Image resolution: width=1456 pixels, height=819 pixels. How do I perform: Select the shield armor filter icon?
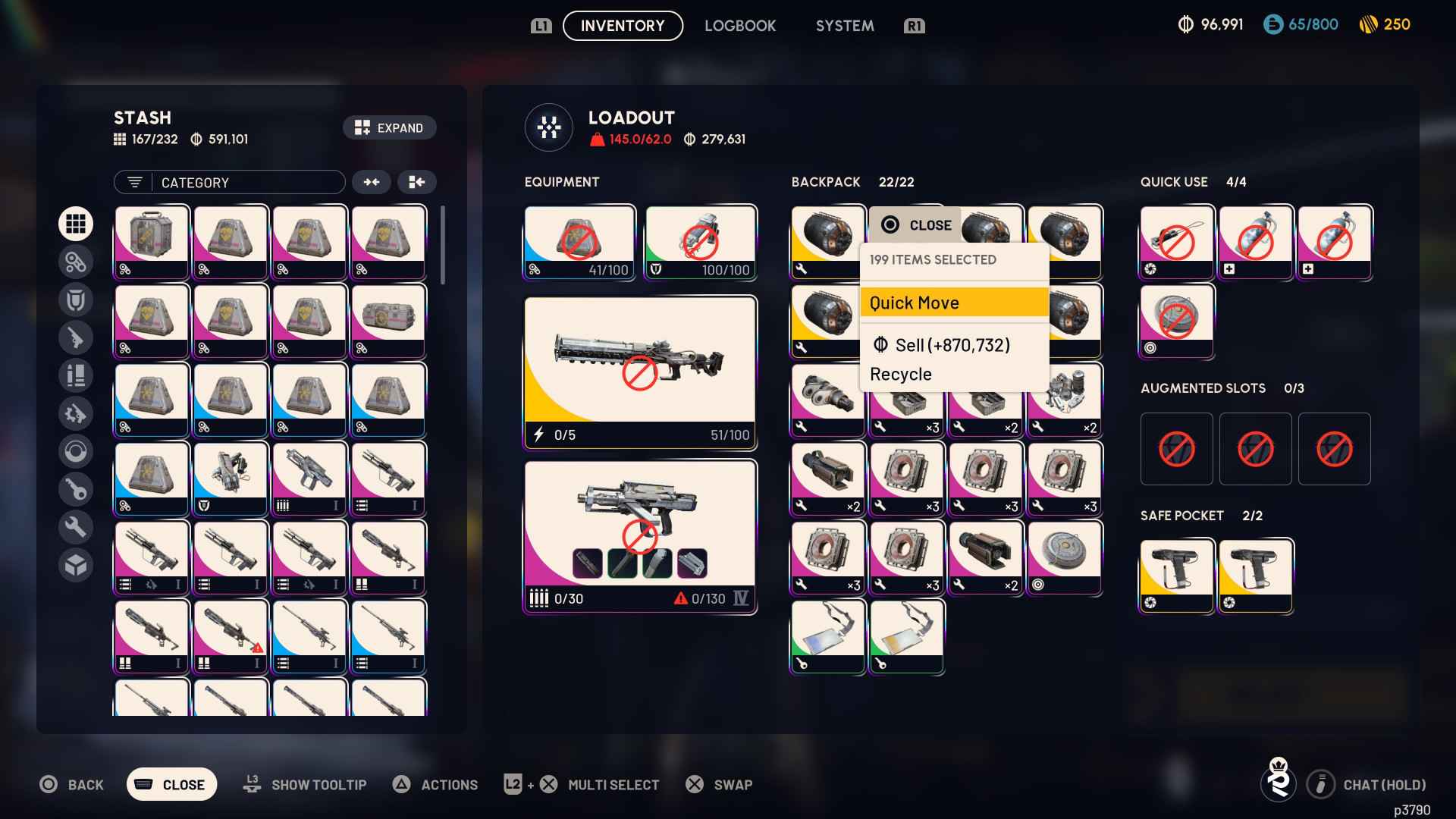tap(76, 300)
